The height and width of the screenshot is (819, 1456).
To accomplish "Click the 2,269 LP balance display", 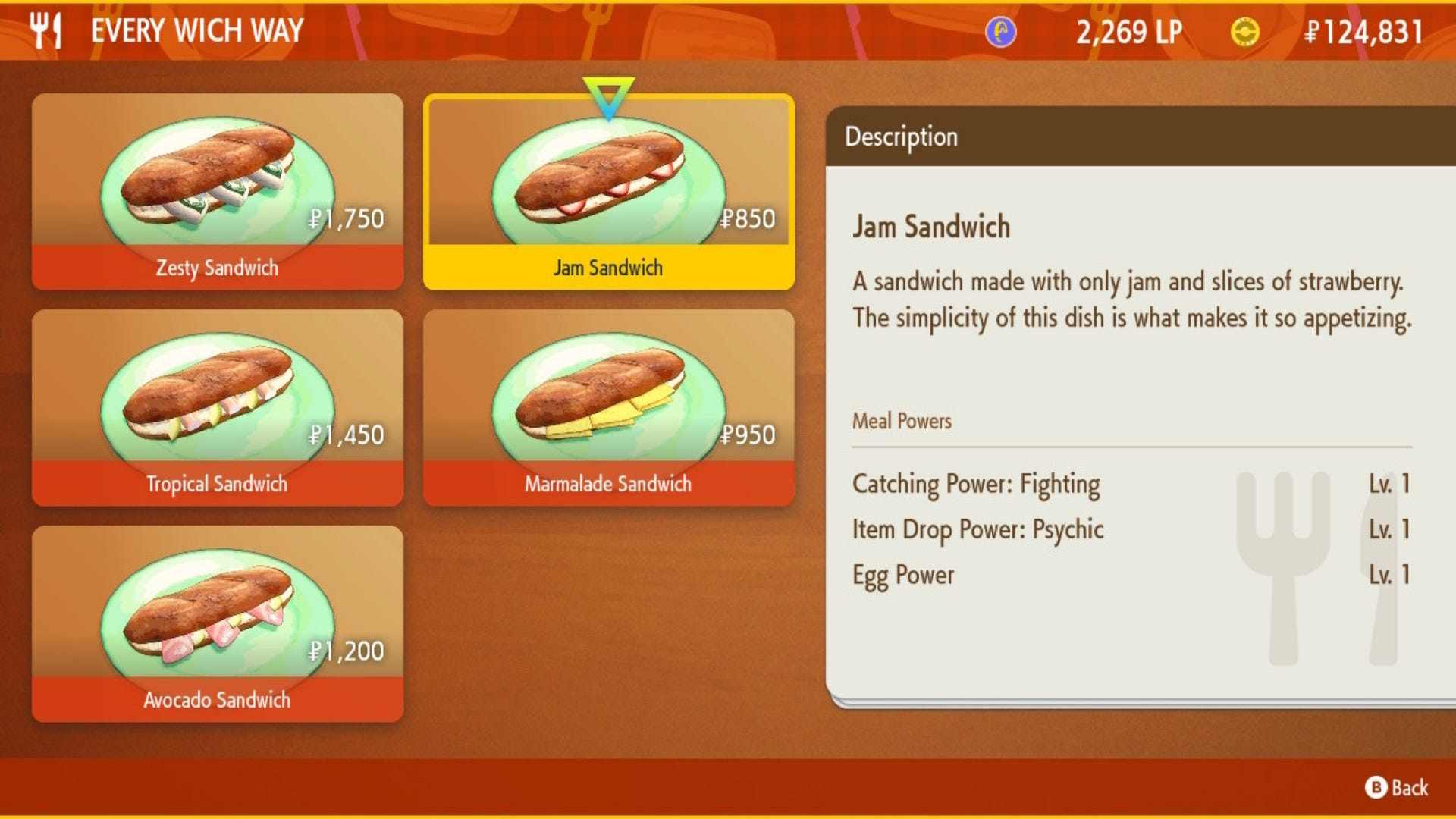I will coord(1128,32).
